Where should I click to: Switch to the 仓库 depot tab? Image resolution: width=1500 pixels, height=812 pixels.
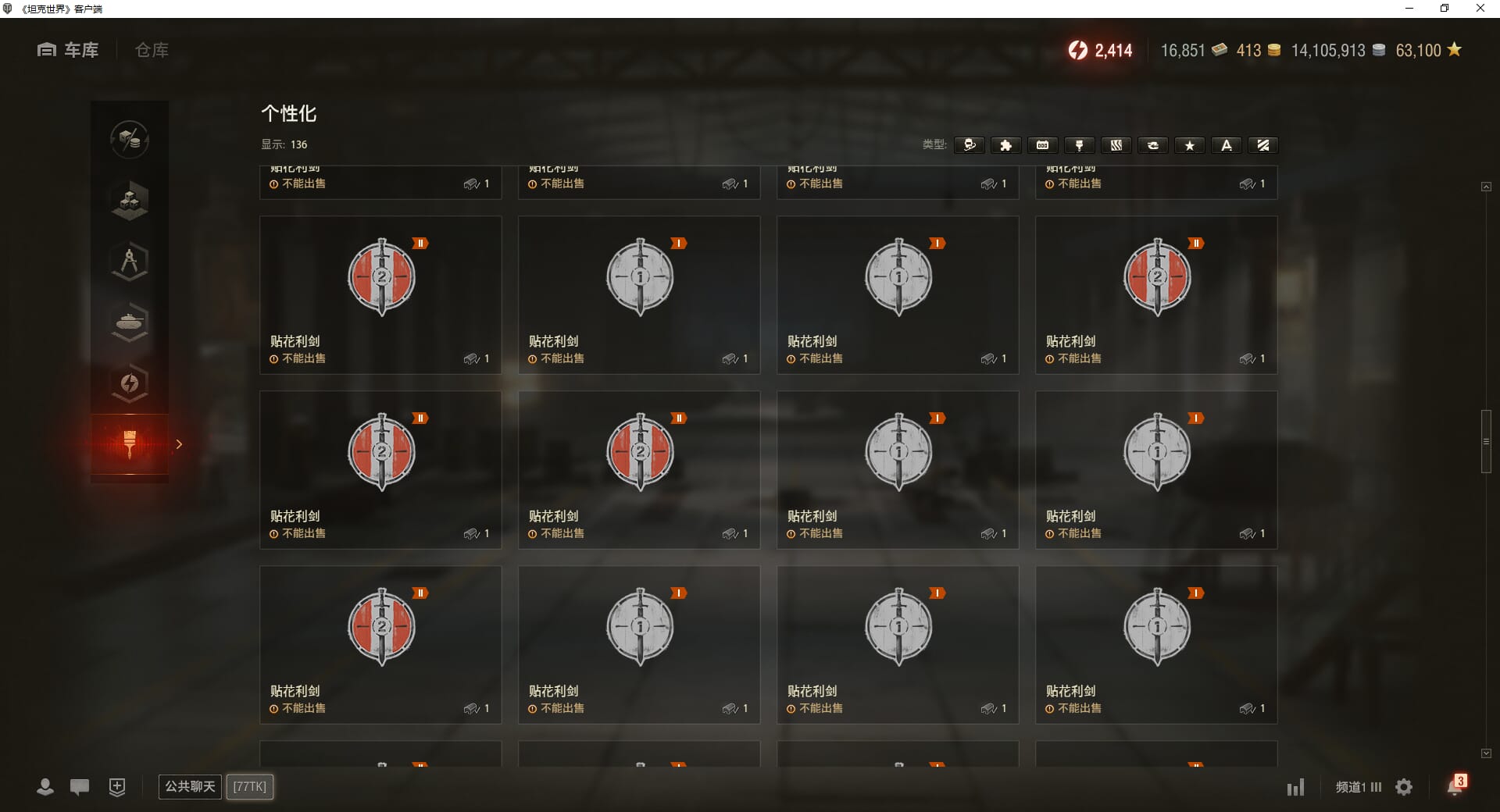pyautogui.click(x=152, y=50)
